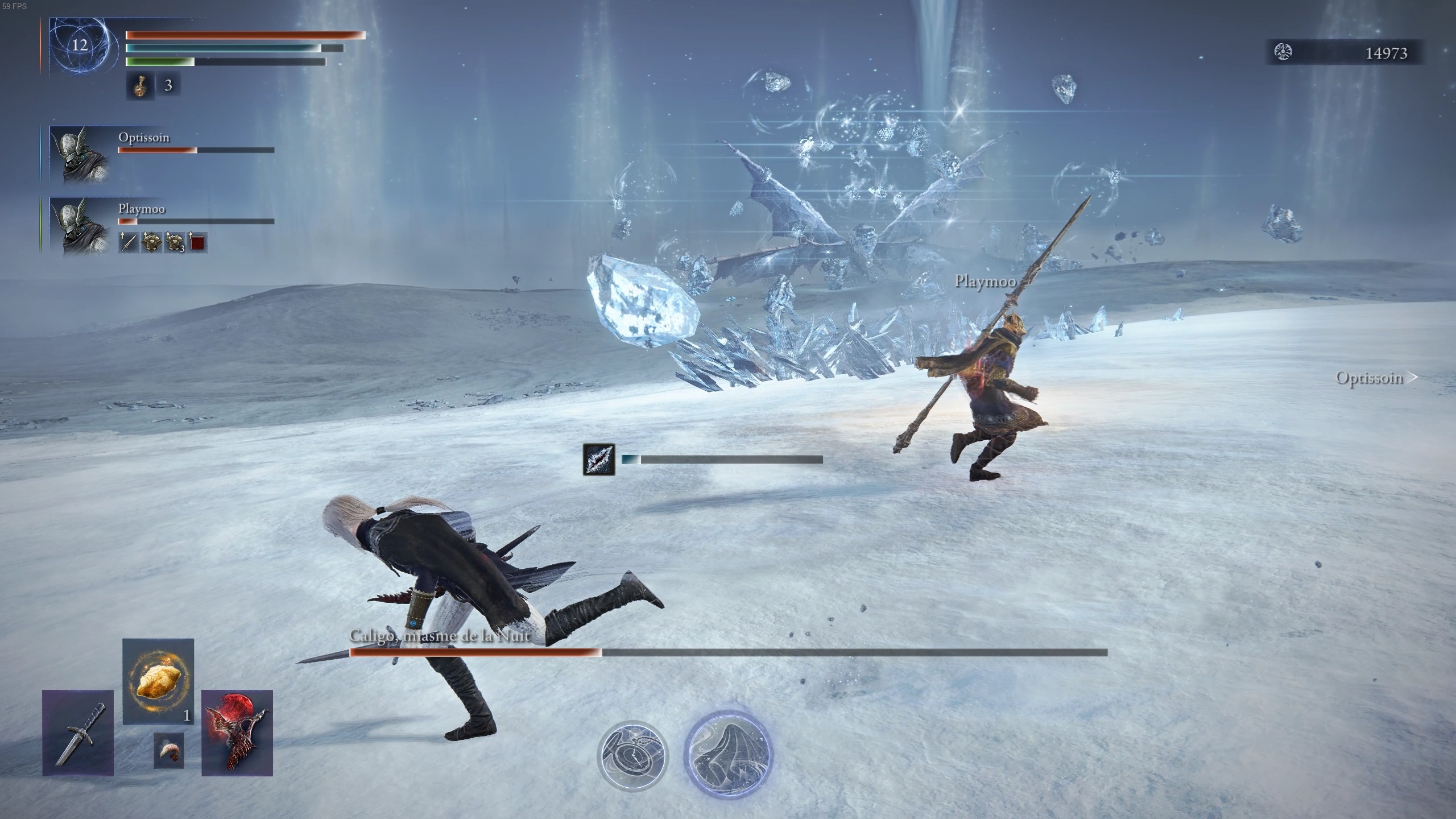Choose Playmoo's teammate portrait
This screenshot has width=1456, height=819.
pyautogui.click(x=79, y=225)
